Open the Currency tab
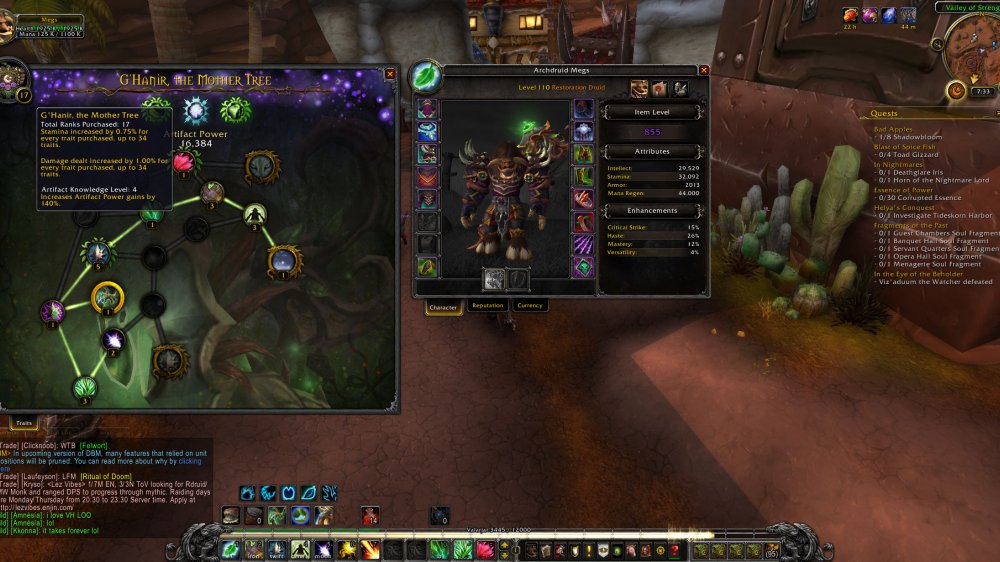This screenshot has height=562, width=1000. [530, 306]
